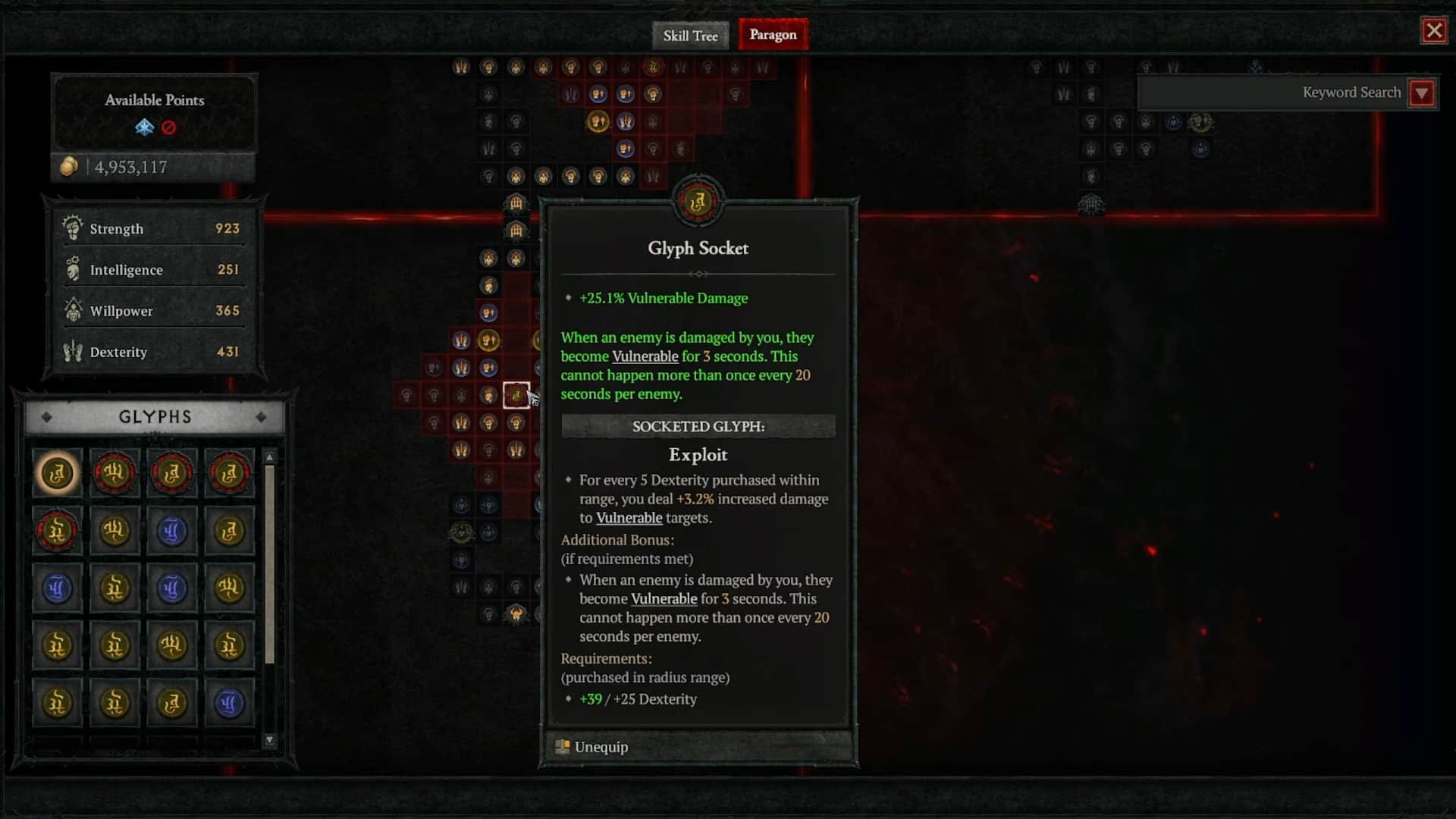Screen dimensions: 1456x819
Task: Click the glyph emblem atop the Glyph Socket tooltip
Action: [x=698, y=201]
